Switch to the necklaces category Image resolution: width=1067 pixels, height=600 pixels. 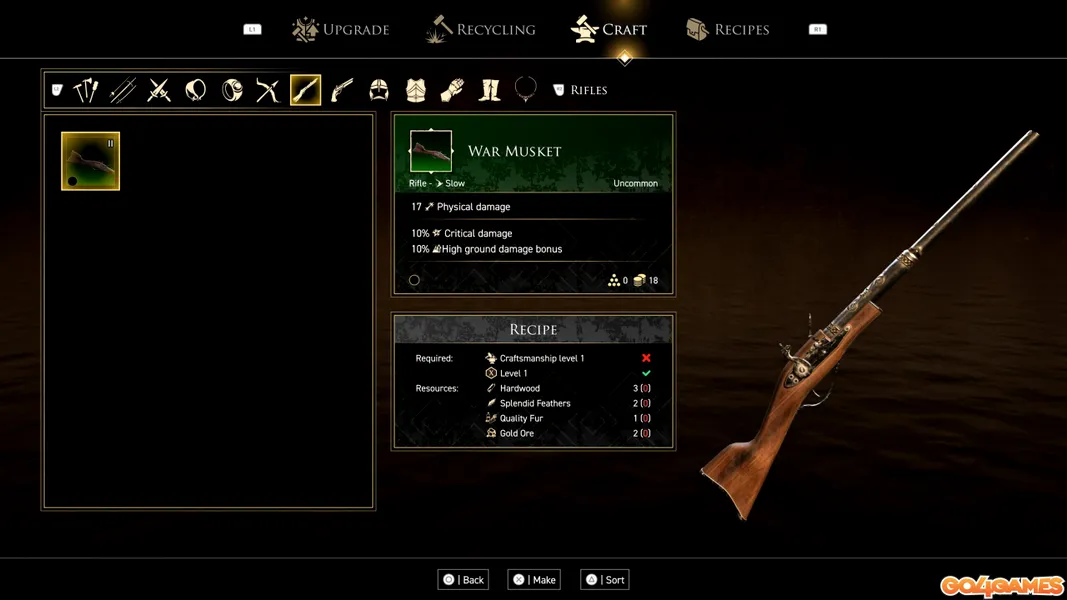click(x=526, y=90)
